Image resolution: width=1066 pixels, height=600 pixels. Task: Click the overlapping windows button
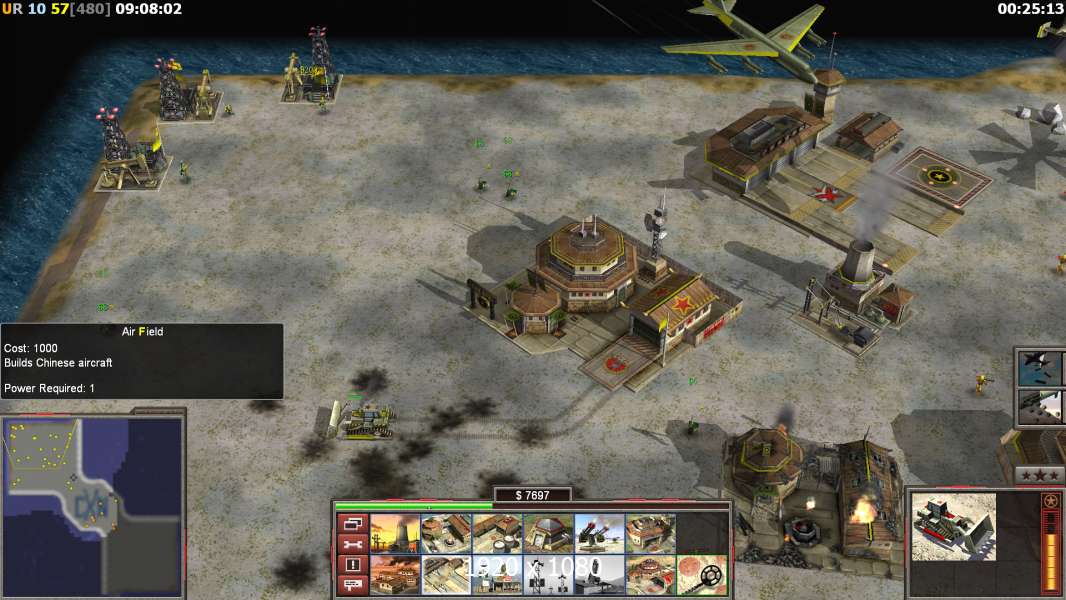352,523
